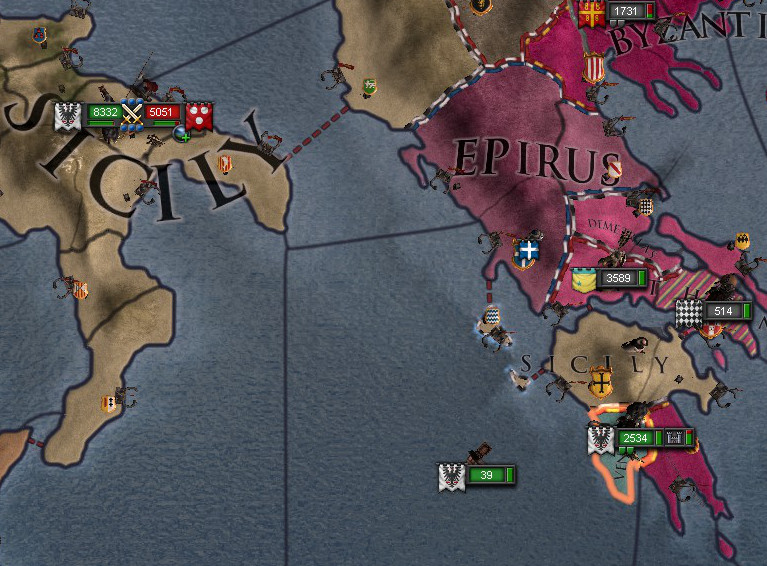Screen dimensions: 767x566
Task: Select the red enemy army of 5051
Action: click(x=161, y=113)
